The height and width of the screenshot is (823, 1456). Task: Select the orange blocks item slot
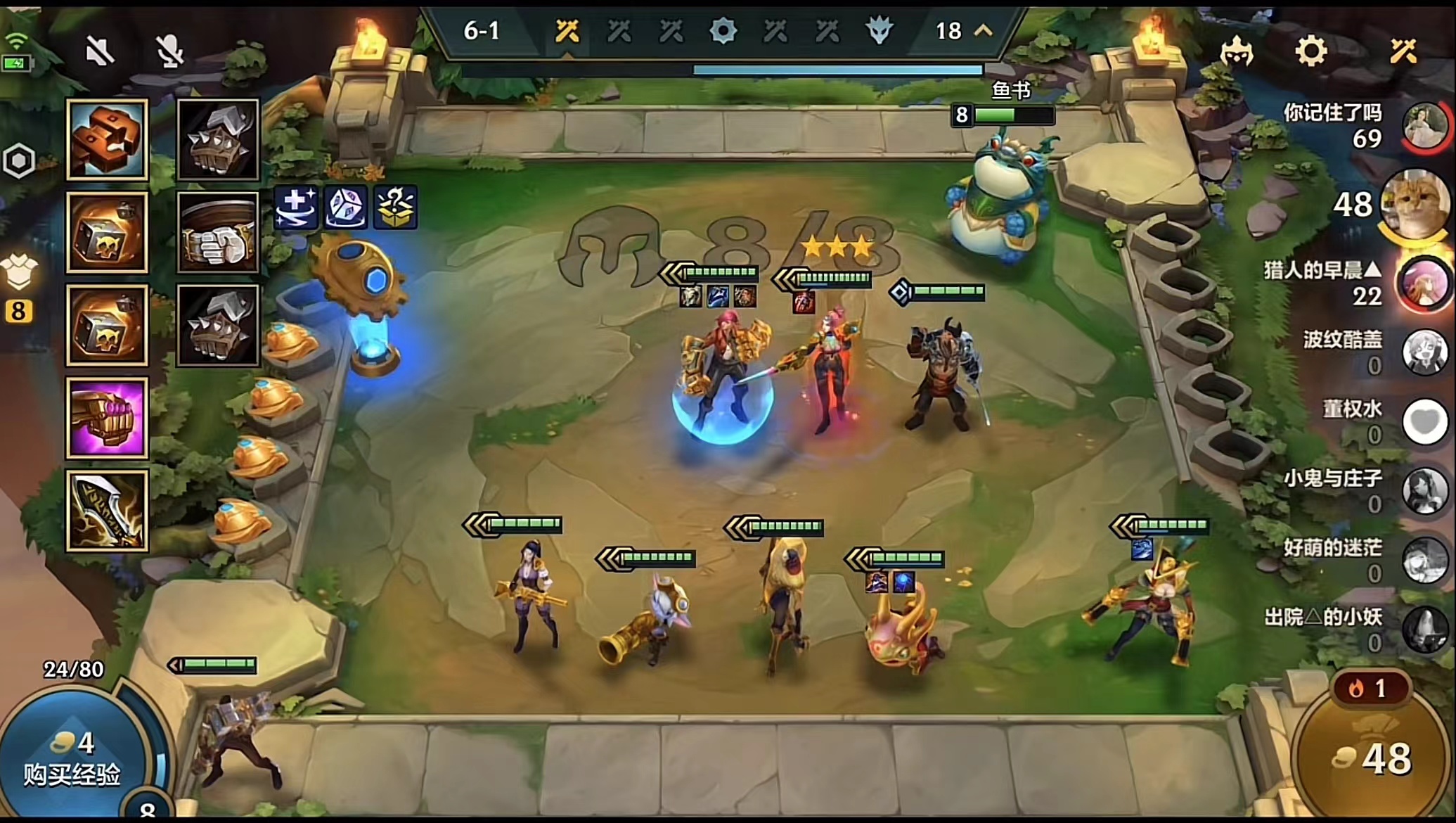107,139
